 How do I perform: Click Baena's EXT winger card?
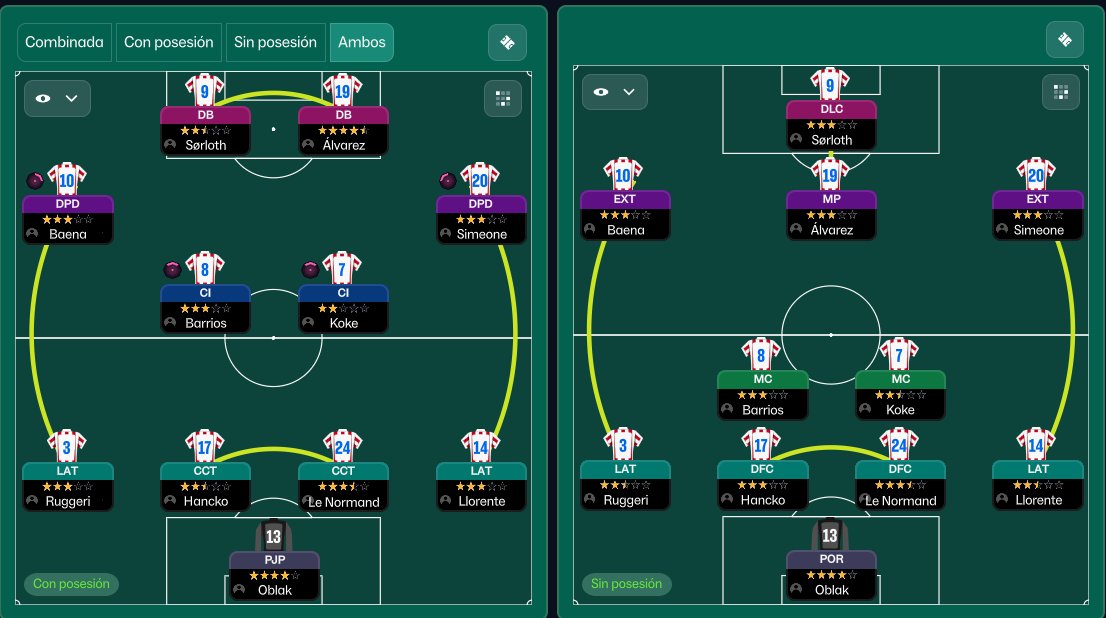tap(625, 216)
